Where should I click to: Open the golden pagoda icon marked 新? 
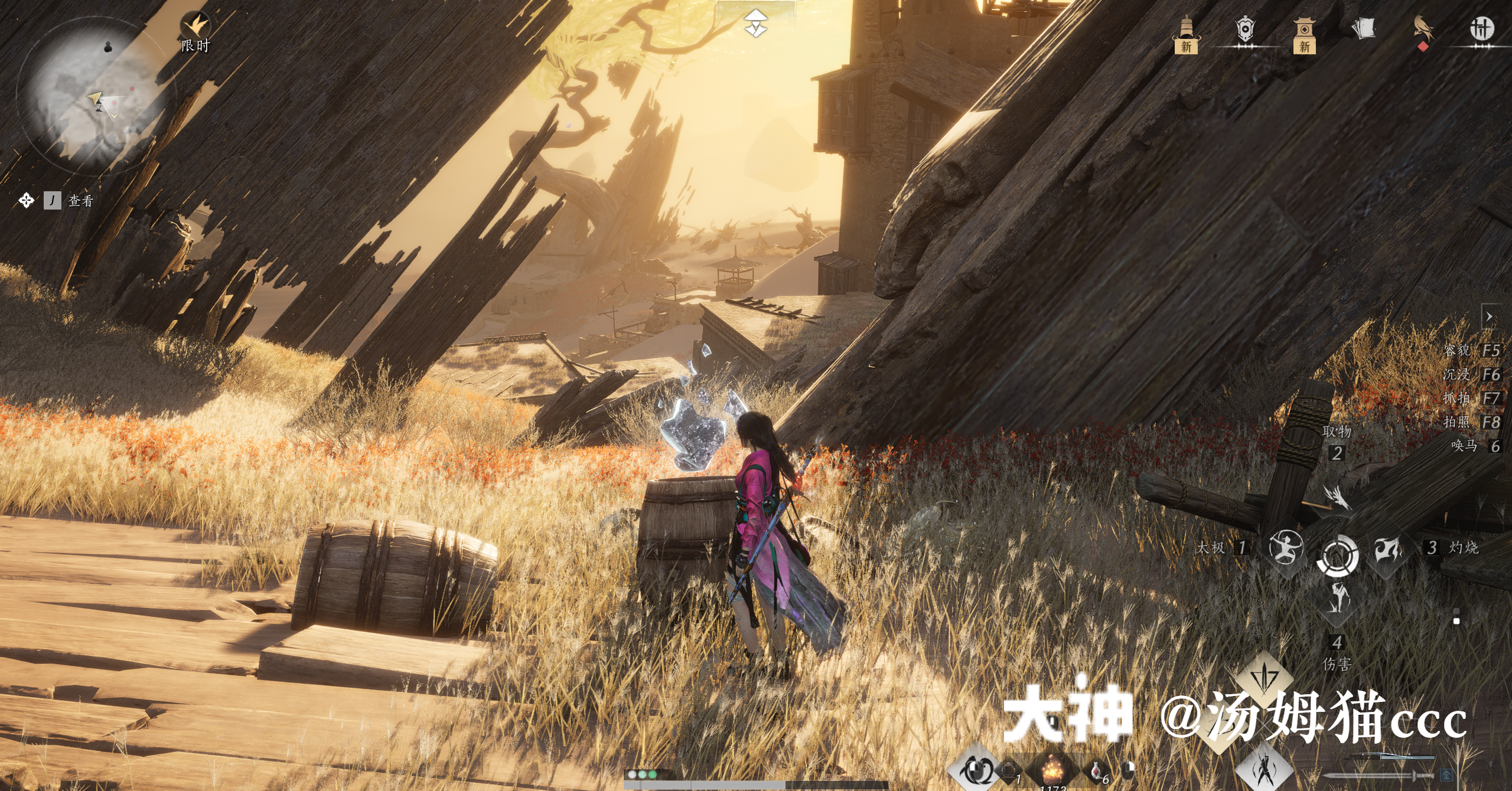coord(1186,34)
